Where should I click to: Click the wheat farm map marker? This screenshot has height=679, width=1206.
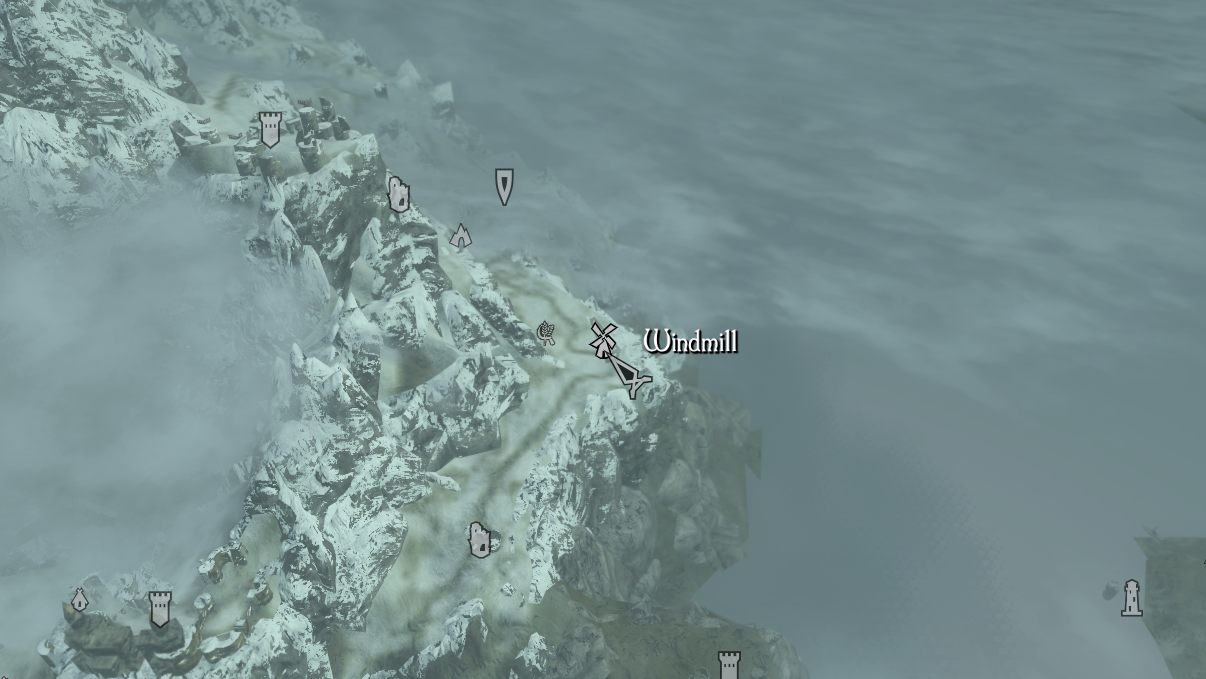(x=546, y=332)
